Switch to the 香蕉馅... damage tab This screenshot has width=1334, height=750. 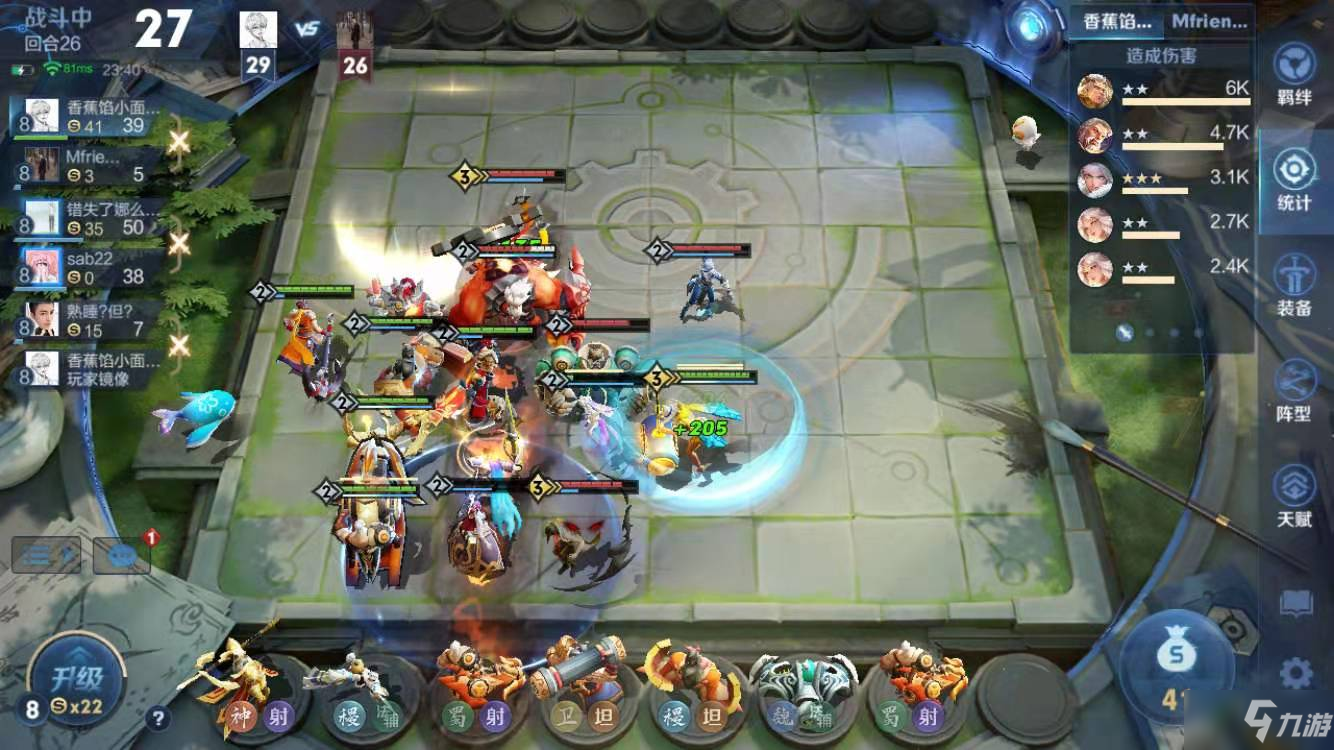(1117, 20)
